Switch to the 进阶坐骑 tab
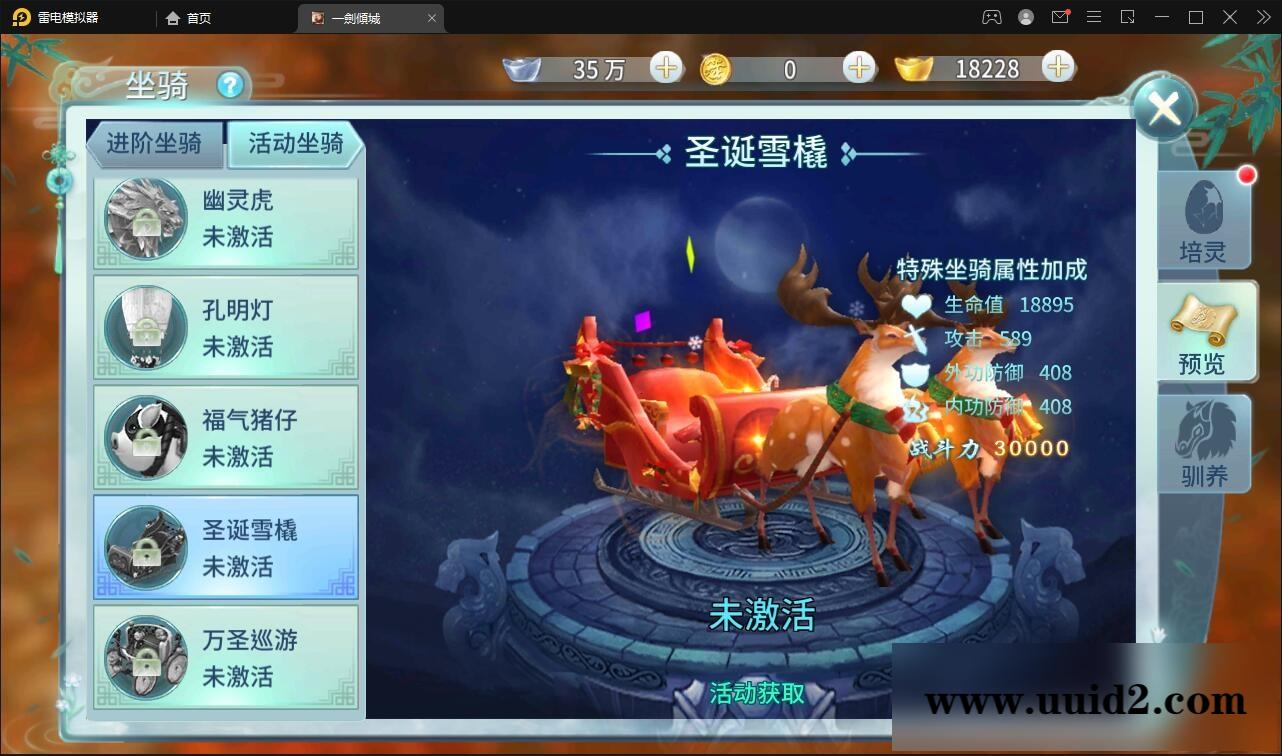1282x756 pixels. pyautogui.click(x=155, y=144)
